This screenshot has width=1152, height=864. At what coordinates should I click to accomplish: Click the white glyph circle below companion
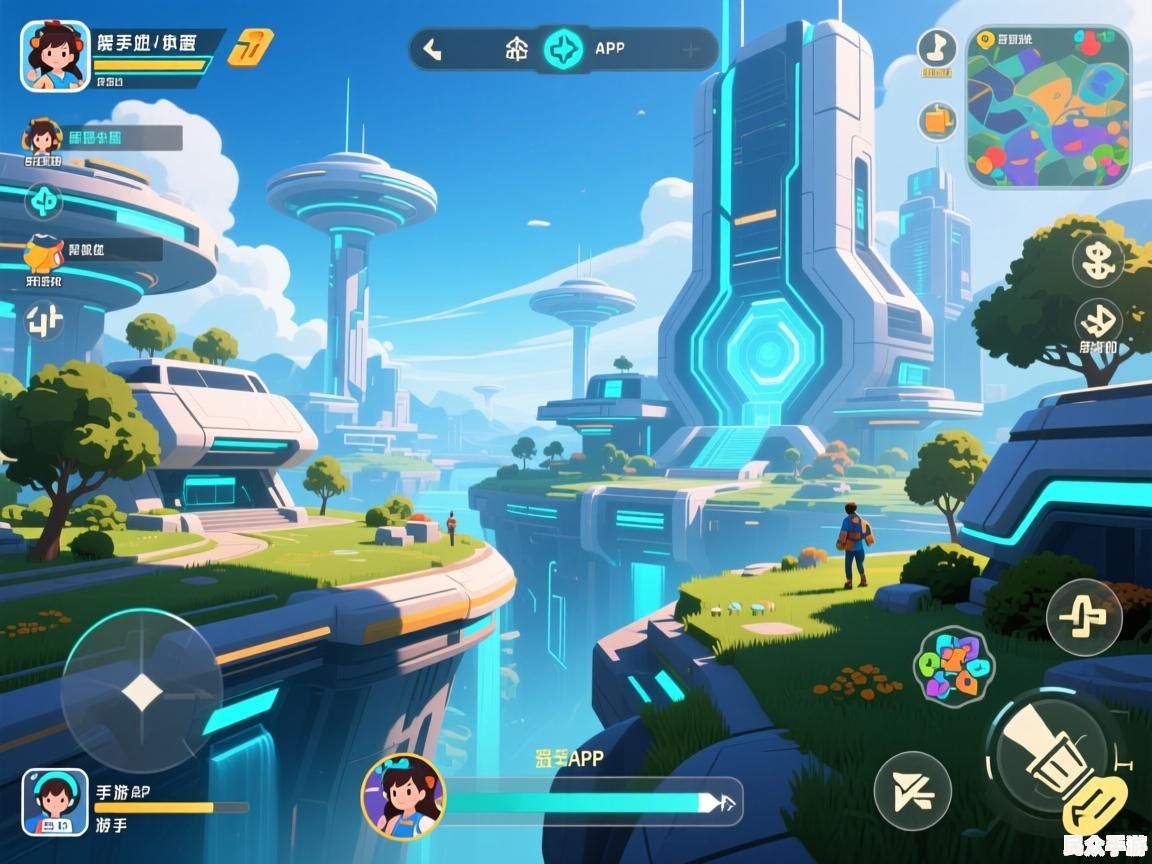44,322
